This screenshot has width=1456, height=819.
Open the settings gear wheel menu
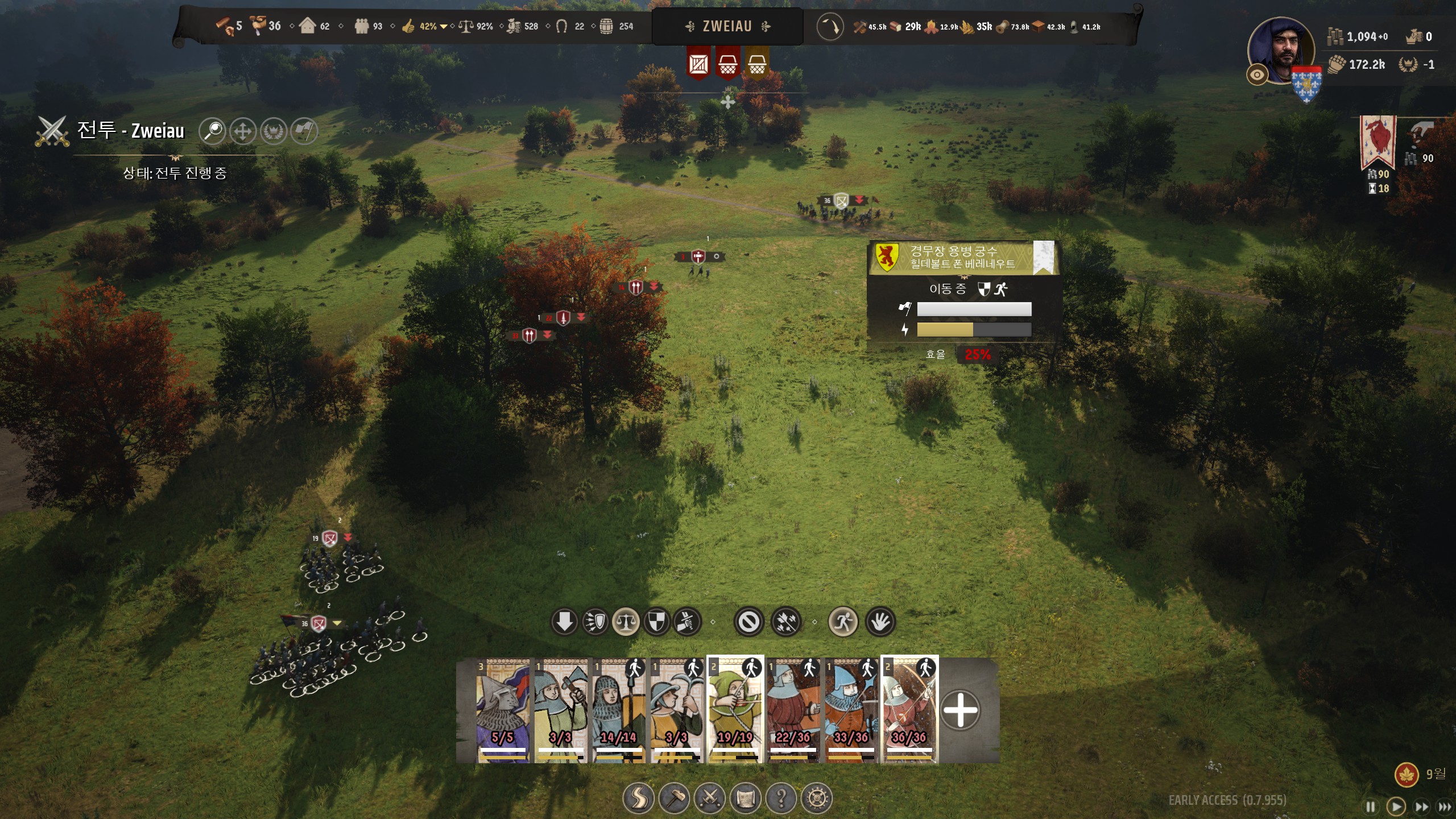click(x=817, y=799)
